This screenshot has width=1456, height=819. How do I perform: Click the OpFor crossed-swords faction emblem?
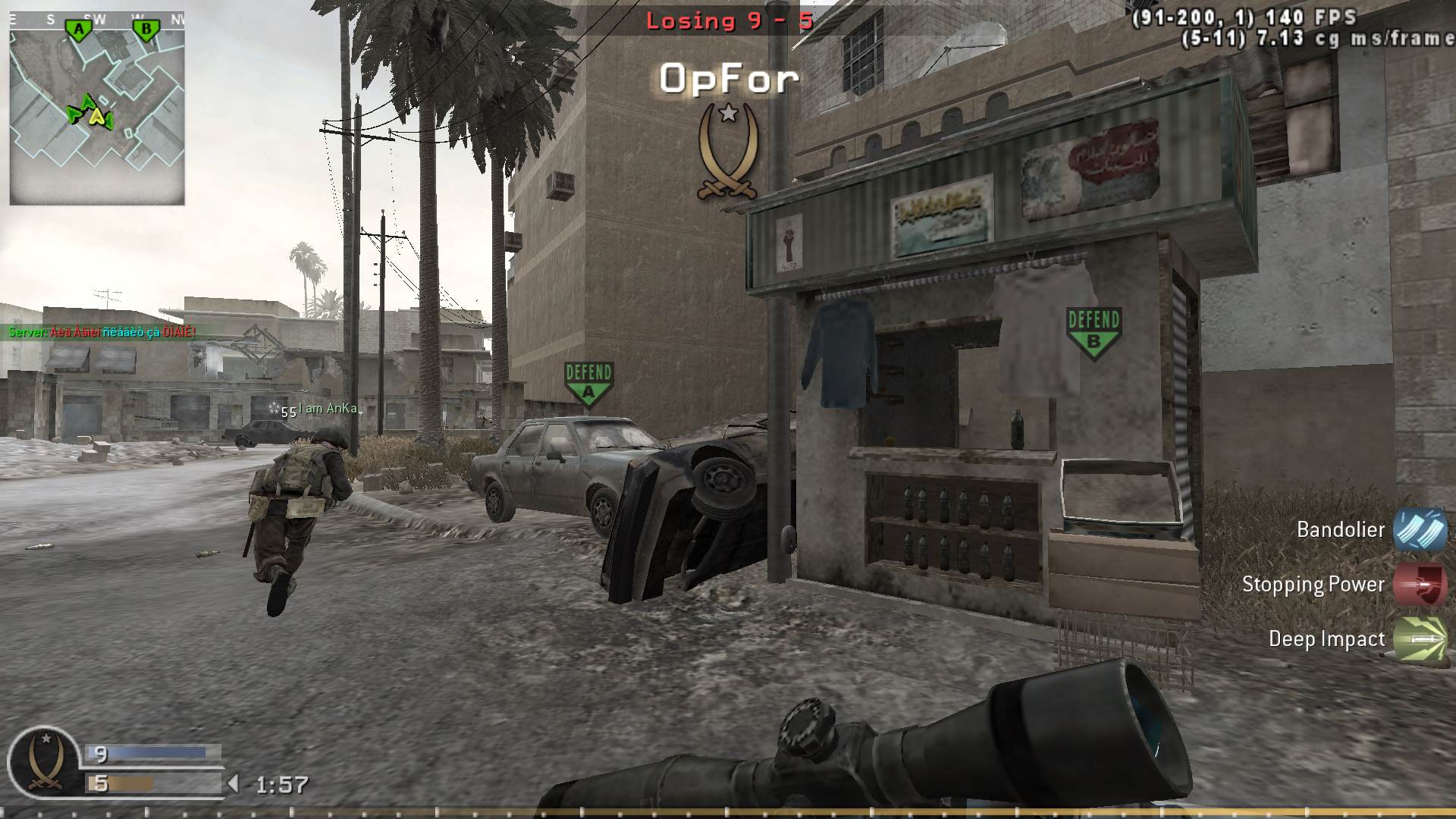pyautogui.click(x=727, y=151)
